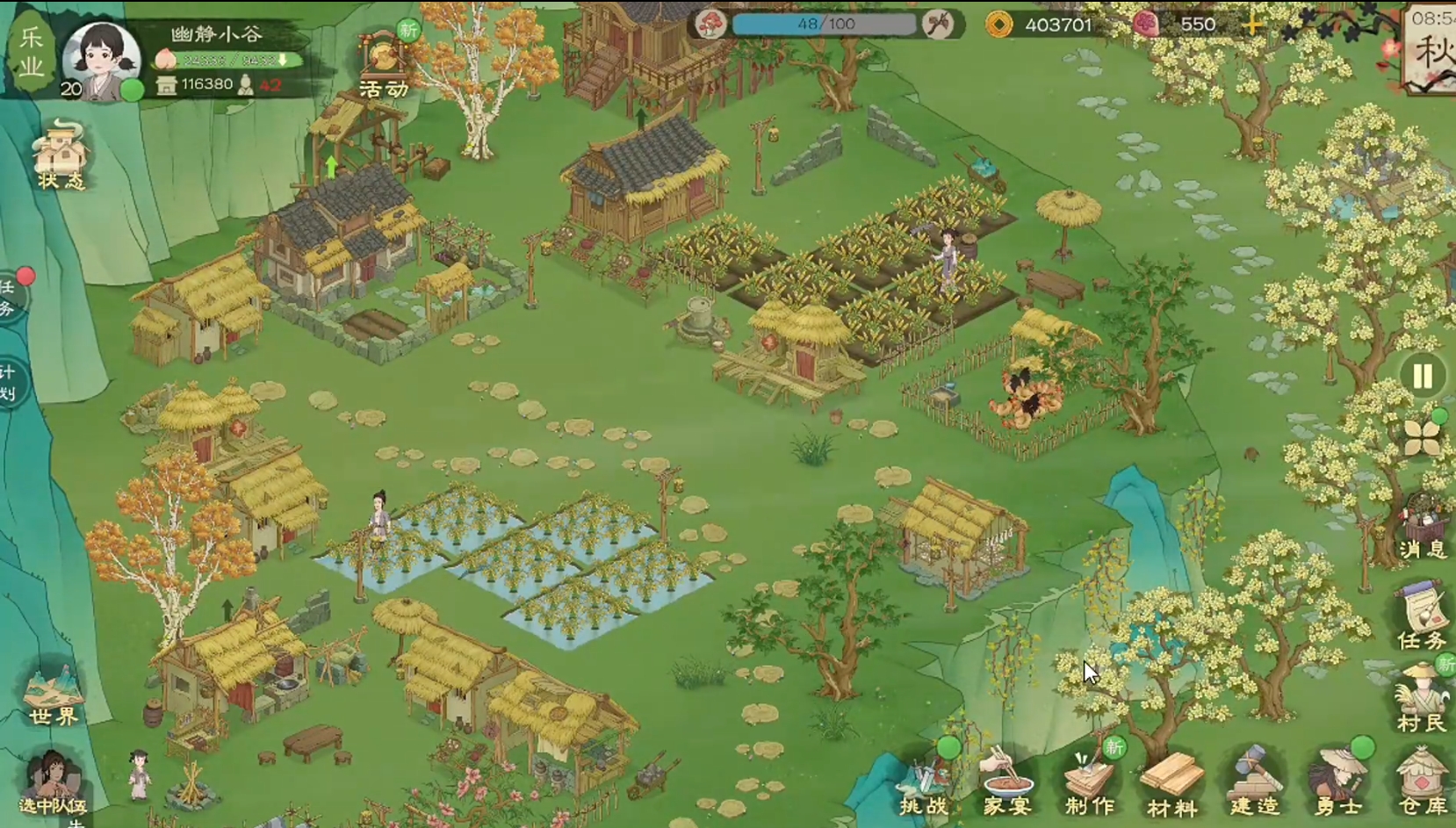The height and width of the screenshot is (828, 1456).
Task: Open the 任务 scroll quest menu
Action: 1422,616
